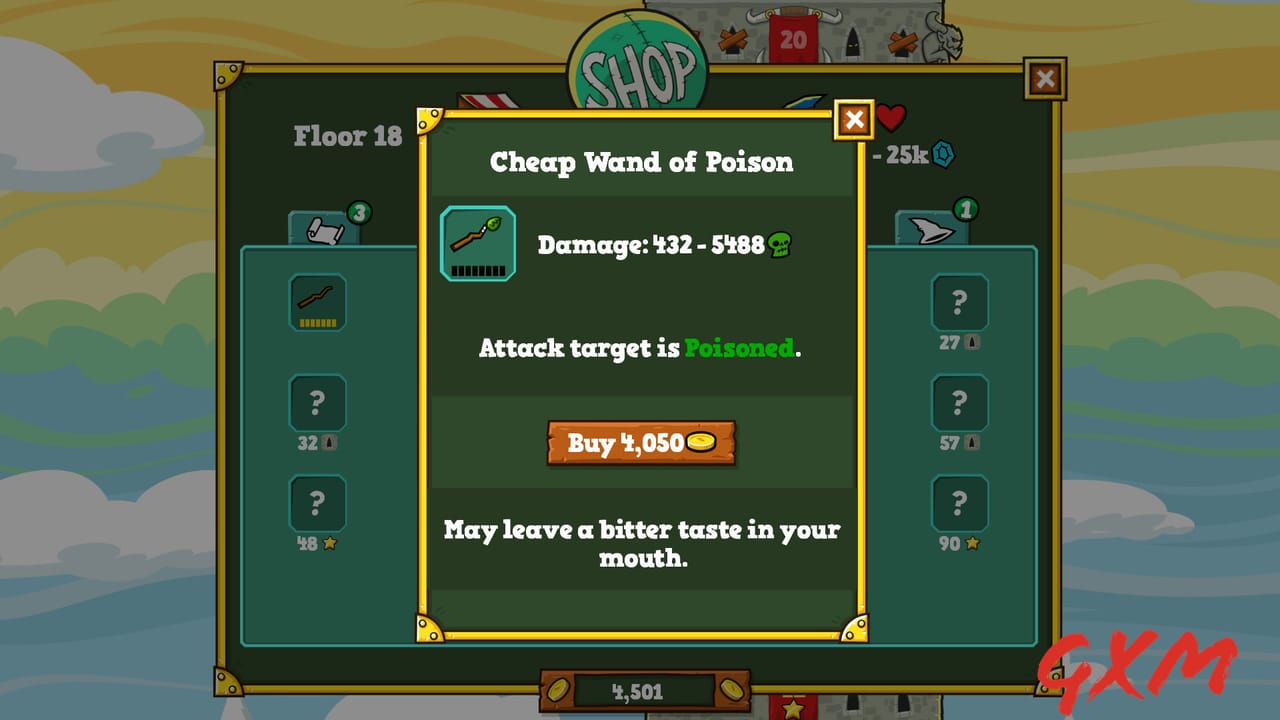Screen dimensions: 1280x720
Task: Select the mystery item priced 32
Action: pyautogui.click(x=317, y=403)
